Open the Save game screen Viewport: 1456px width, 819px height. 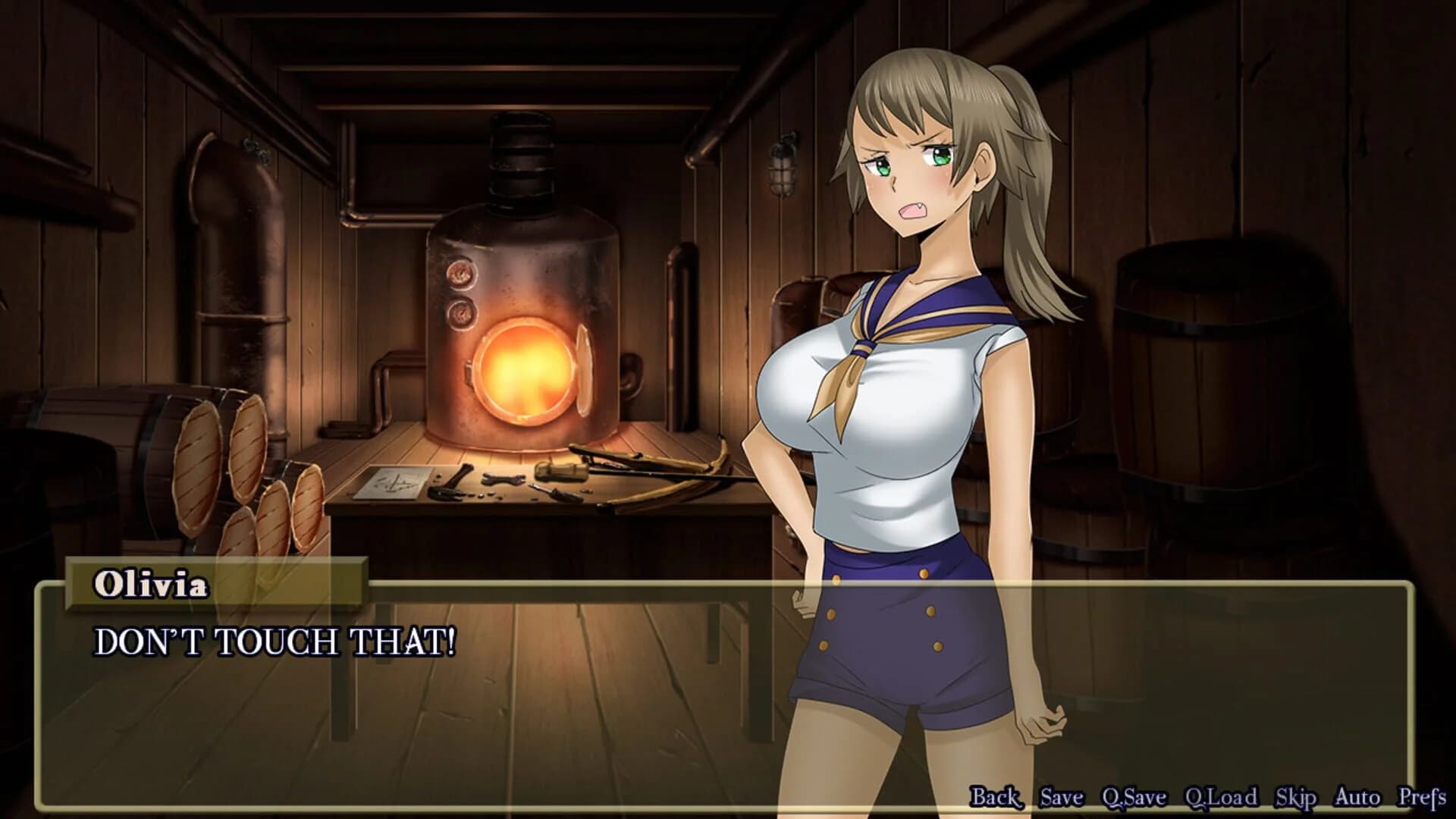coord(1062,798)
